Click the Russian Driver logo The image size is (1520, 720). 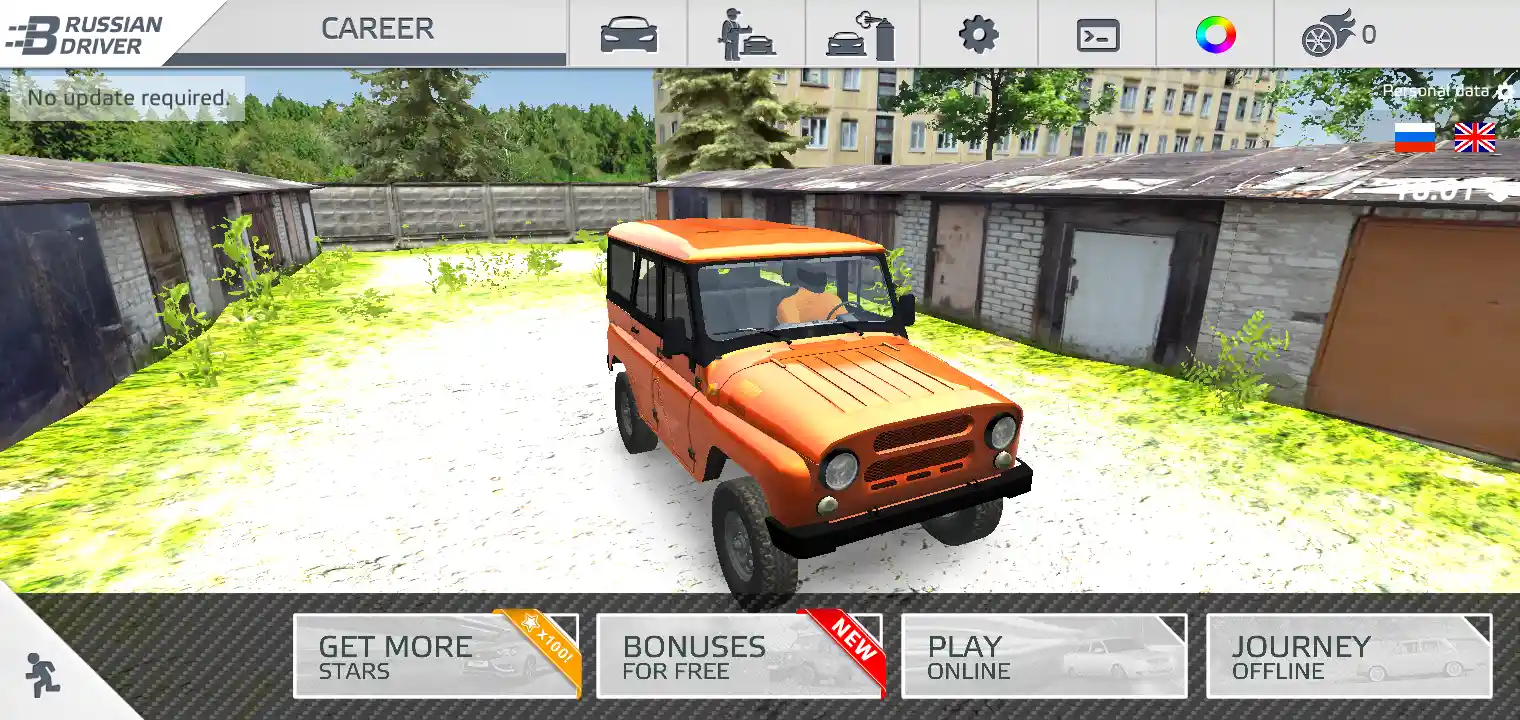pyautogui.click(x=85, y=33)
